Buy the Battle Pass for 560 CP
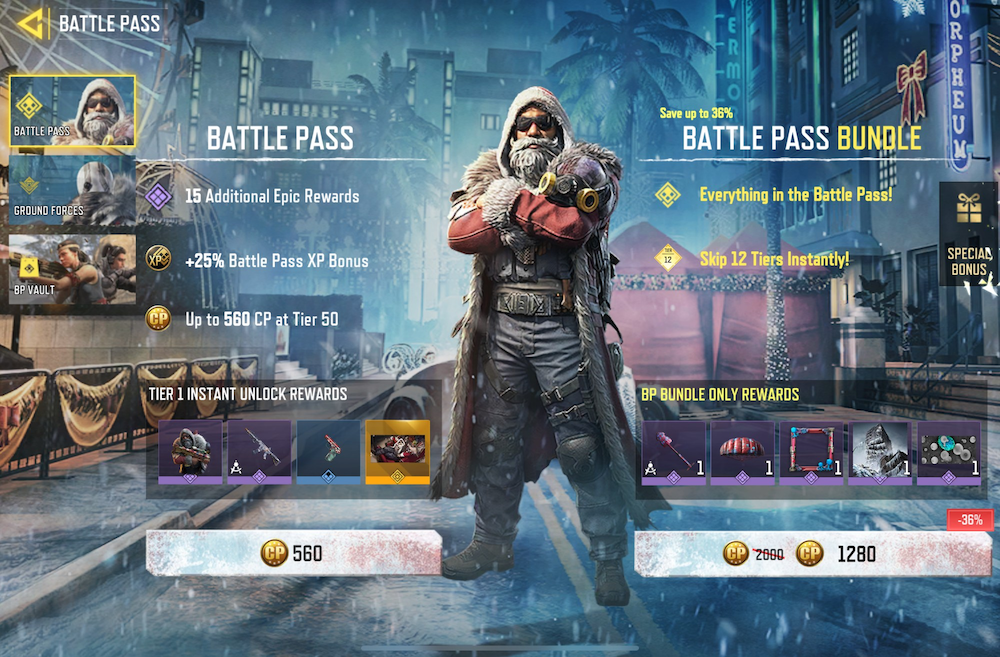Image resolution: width=1000 pixels, height=657 pixels. click(x=294, y=553)
